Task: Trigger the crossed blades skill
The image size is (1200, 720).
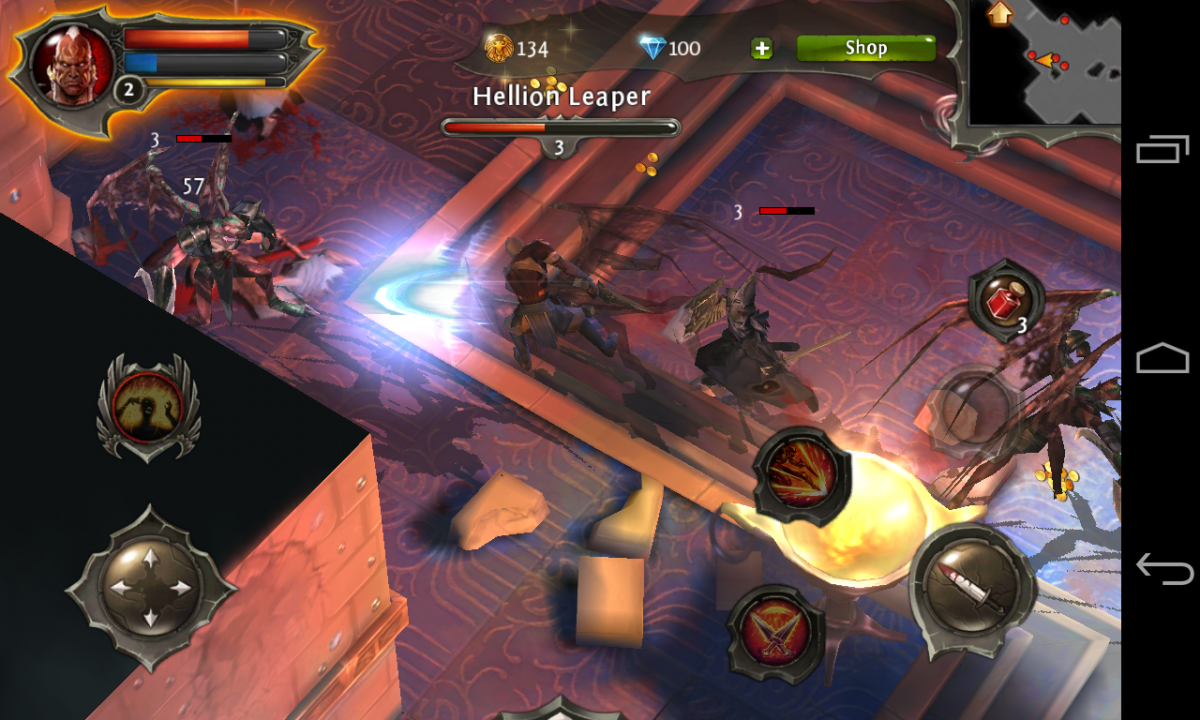Action: [x=775, y=634]
